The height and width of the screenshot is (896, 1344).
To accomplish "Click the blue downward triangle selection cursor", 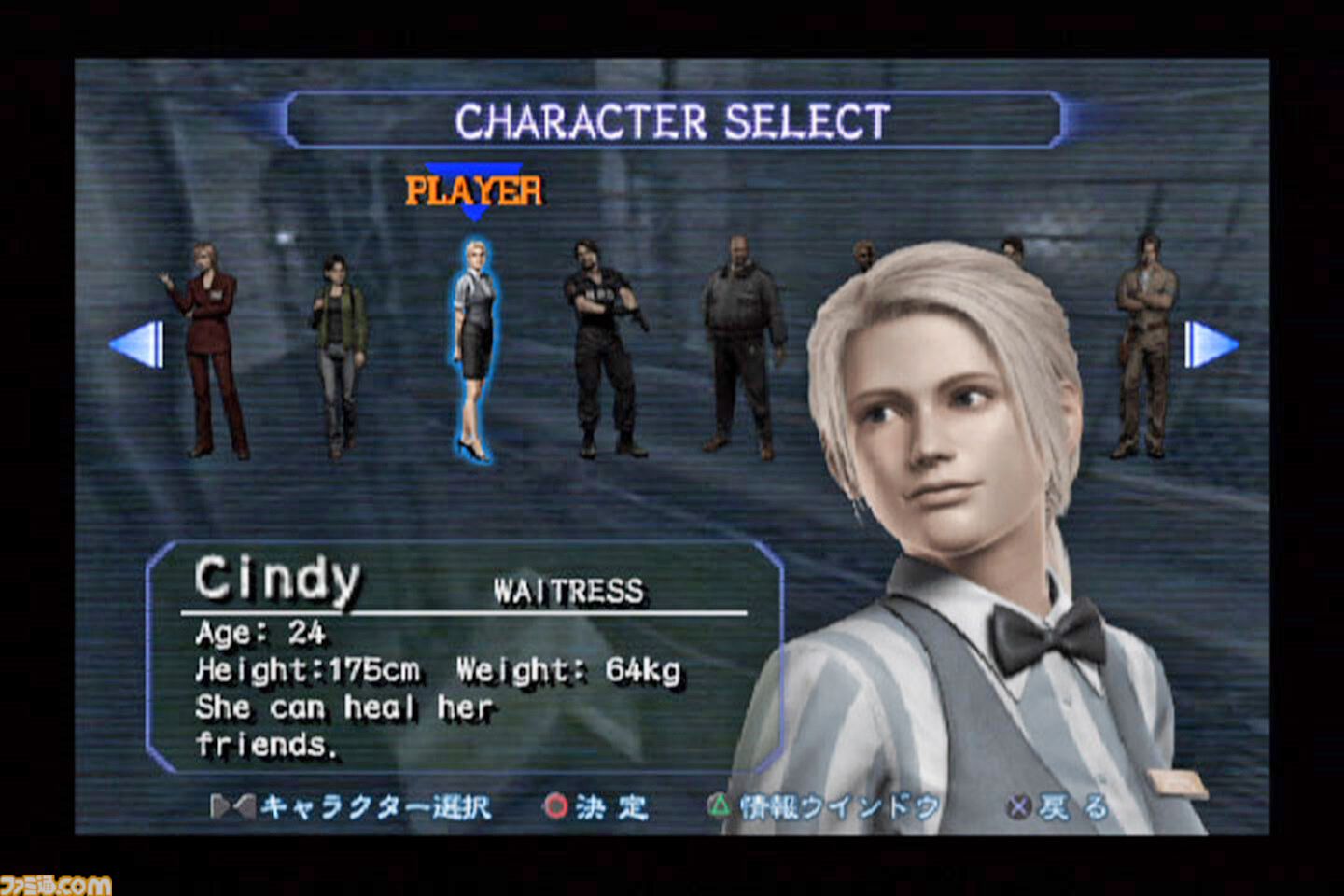I will tap(476, 210).
